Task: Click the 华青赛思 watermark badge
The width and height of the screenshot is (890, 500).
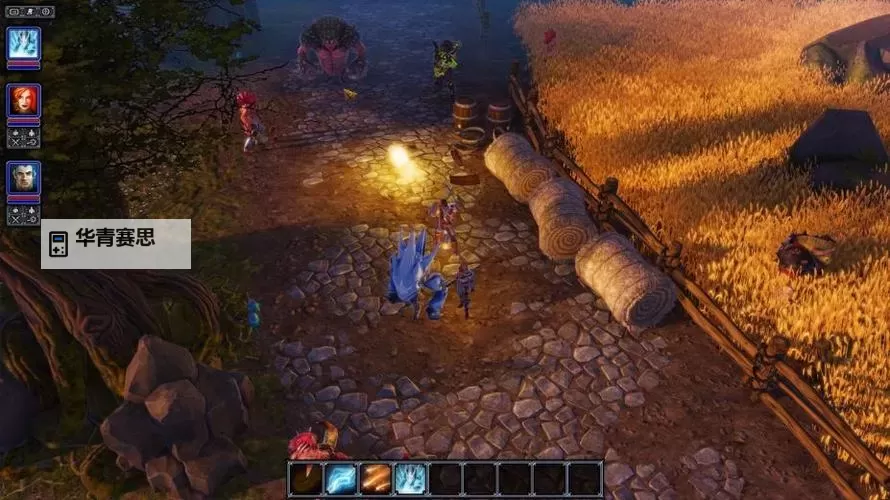Action: 116,244
